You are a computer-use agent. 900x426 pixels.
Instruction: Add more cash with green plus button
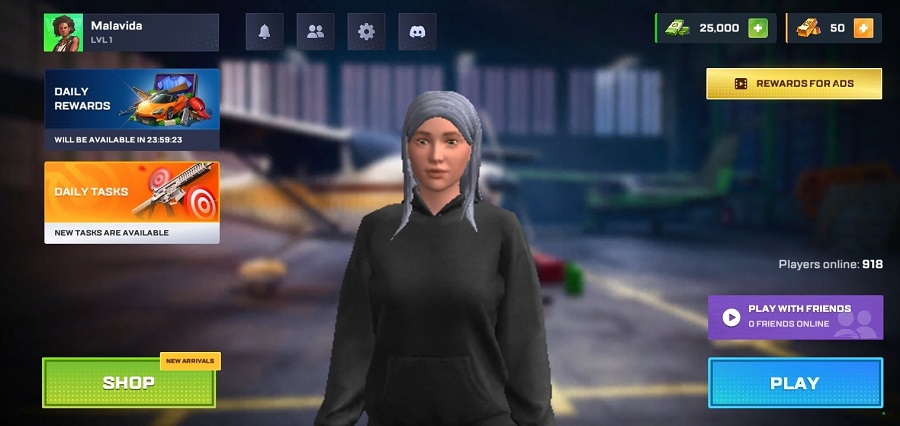758,28
